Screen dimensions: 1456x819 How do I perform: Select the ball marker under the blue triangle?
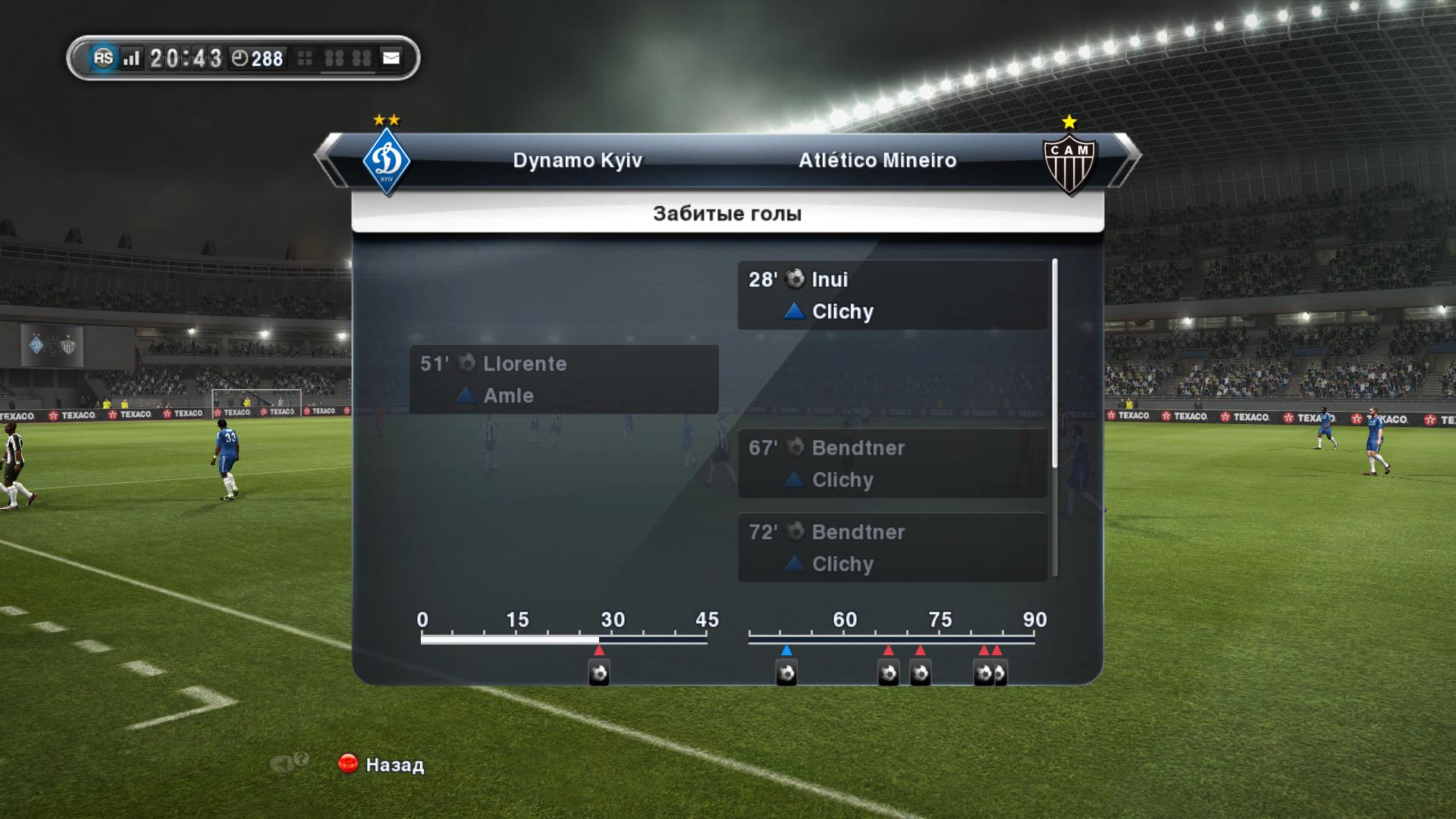[786, 673]
